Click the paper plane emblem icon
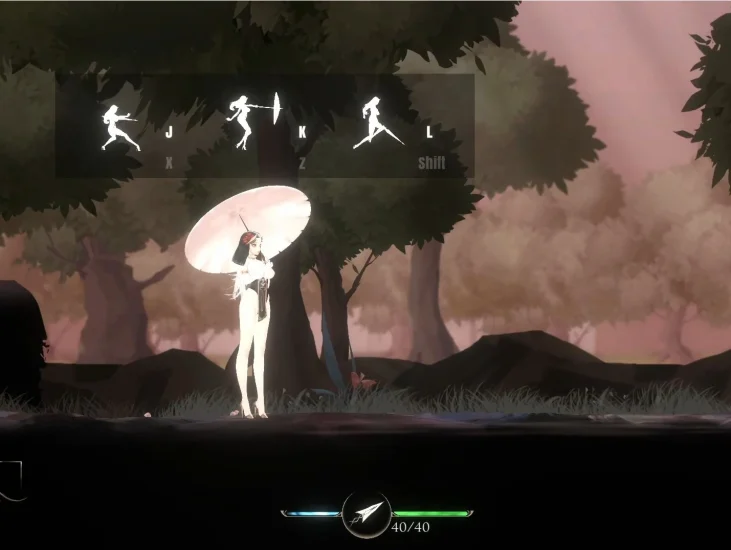Screen dimensions: 731x550 click(365, 514)
